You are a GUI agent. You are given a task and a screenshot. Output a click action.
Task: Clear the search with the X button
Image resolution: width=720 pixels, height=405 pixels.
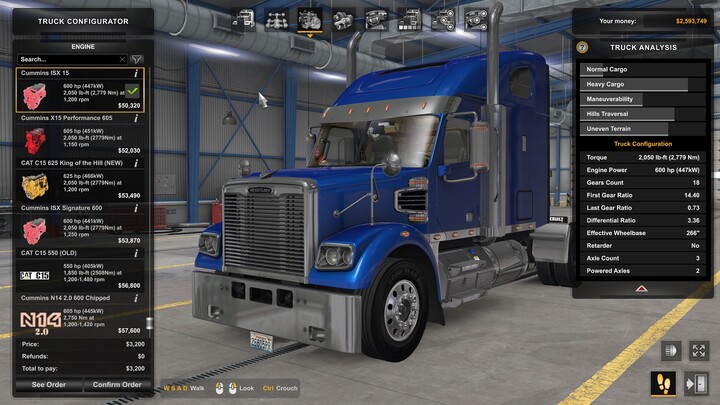(123, 59)
